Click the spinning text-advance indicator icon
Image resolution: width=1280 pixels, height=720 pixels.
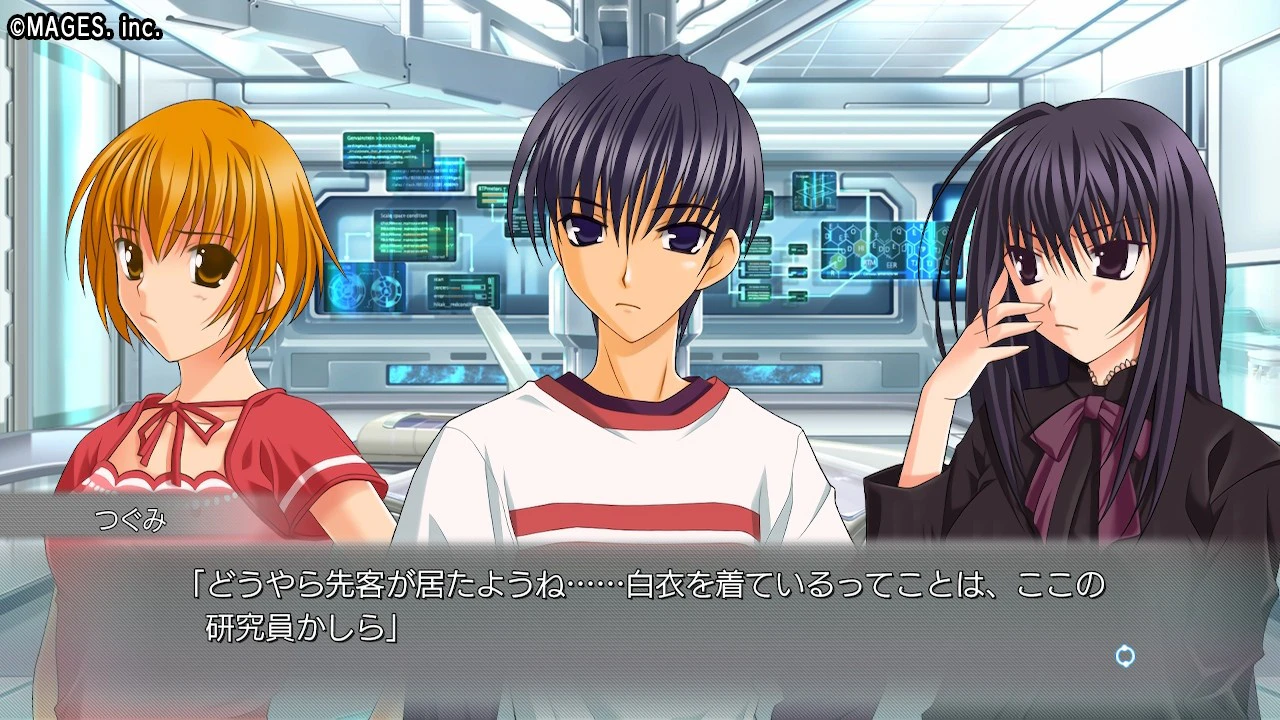click(x=1125, y=656)
